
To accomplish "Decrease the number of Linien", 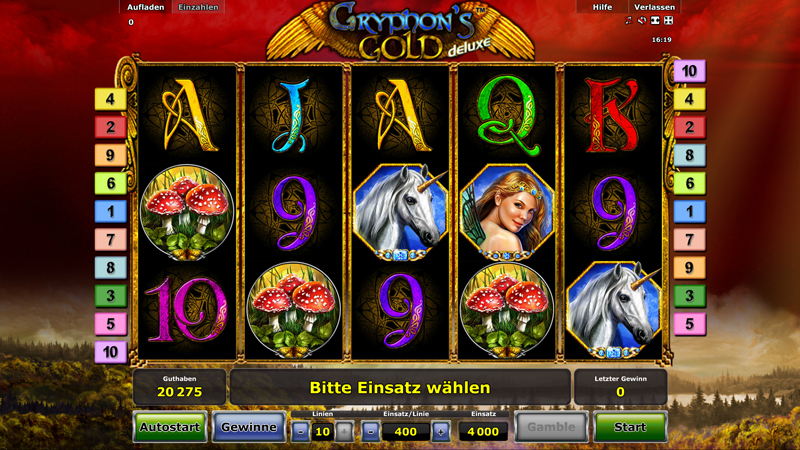I will click(300, 432).
